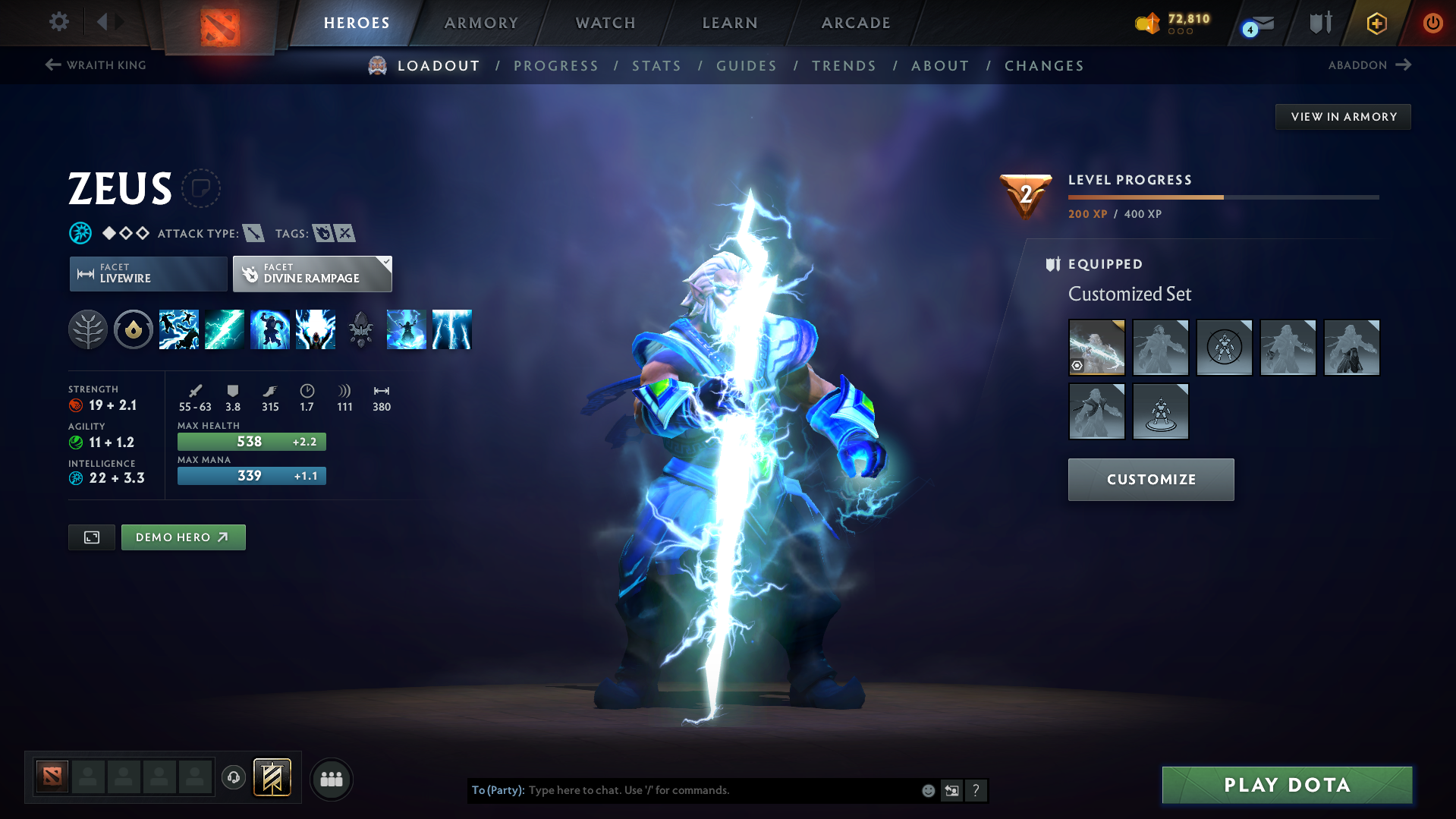This screenshot has width=1456, height=819.
Task: Click the Level Progress XP bar
Action: tap(1222, 197)
